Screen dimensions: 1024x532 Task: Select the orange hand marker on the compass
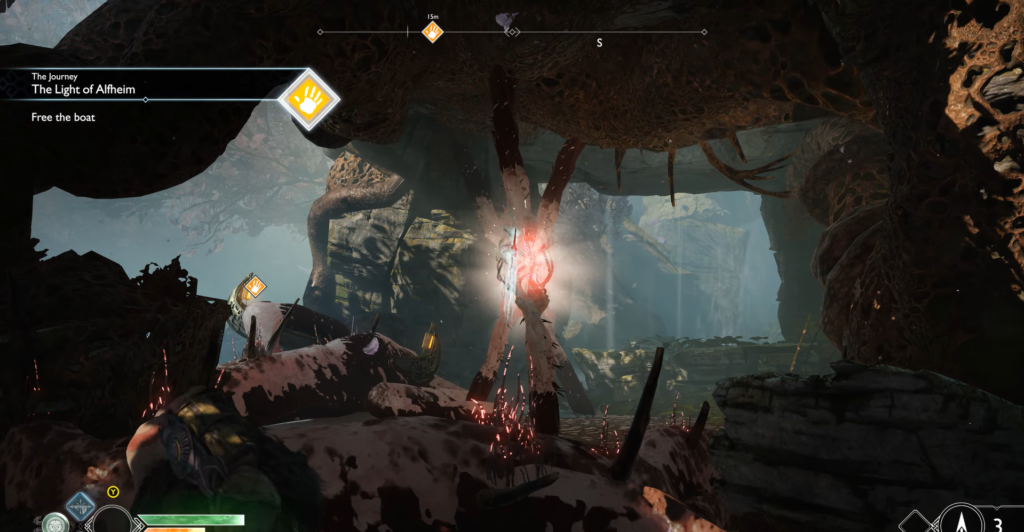pos(432,32)
